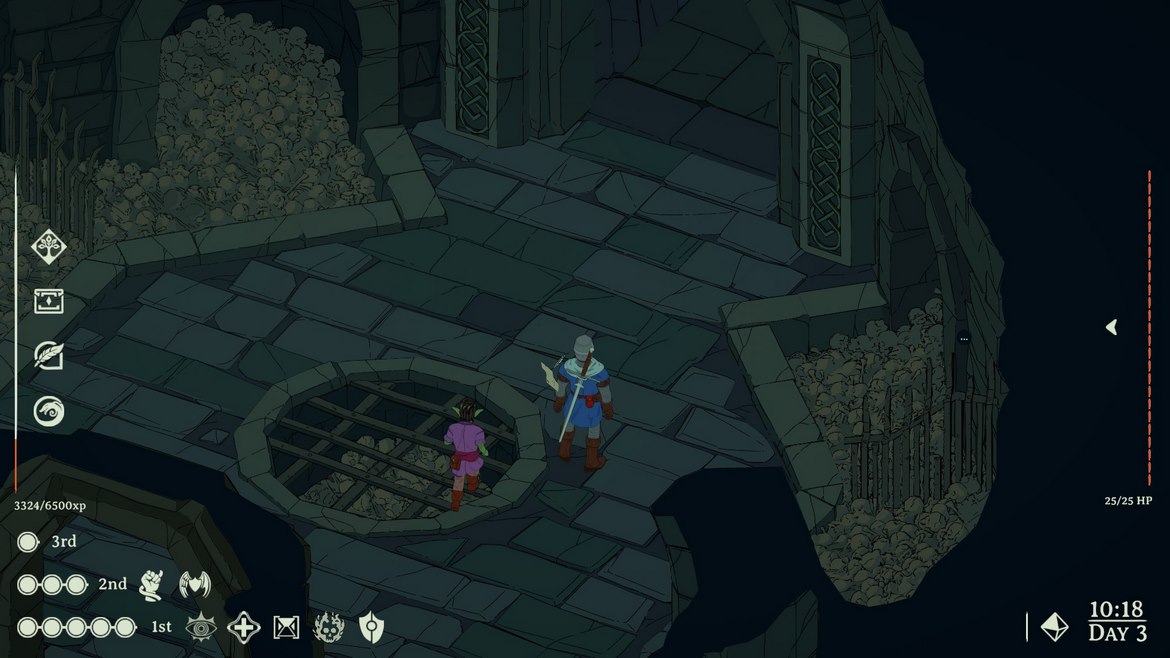1170x658 pixels.
Task: Cast the clenched fist 2nd-level spell
Action: click(x=151, y=584)
